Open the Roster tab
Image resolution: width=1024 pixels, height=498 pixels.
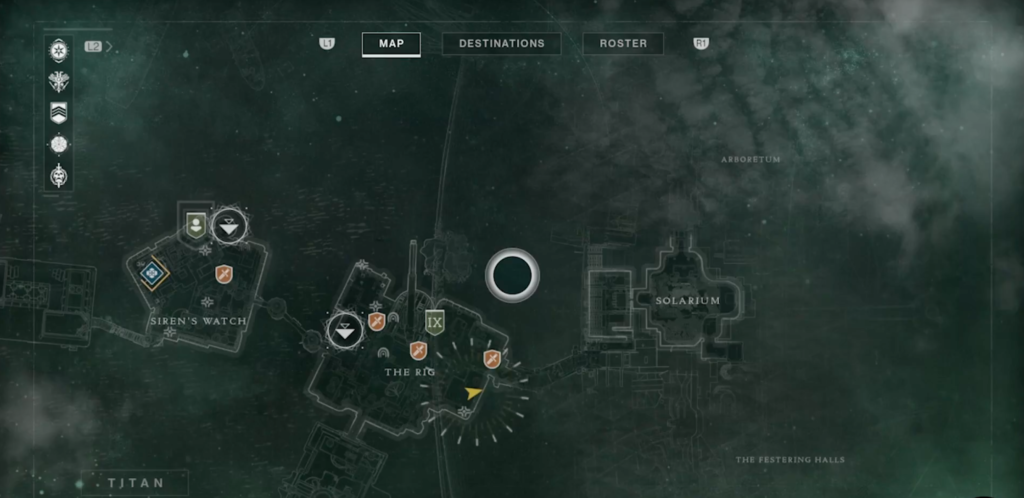pyautogui.click(x=623, y=44)
